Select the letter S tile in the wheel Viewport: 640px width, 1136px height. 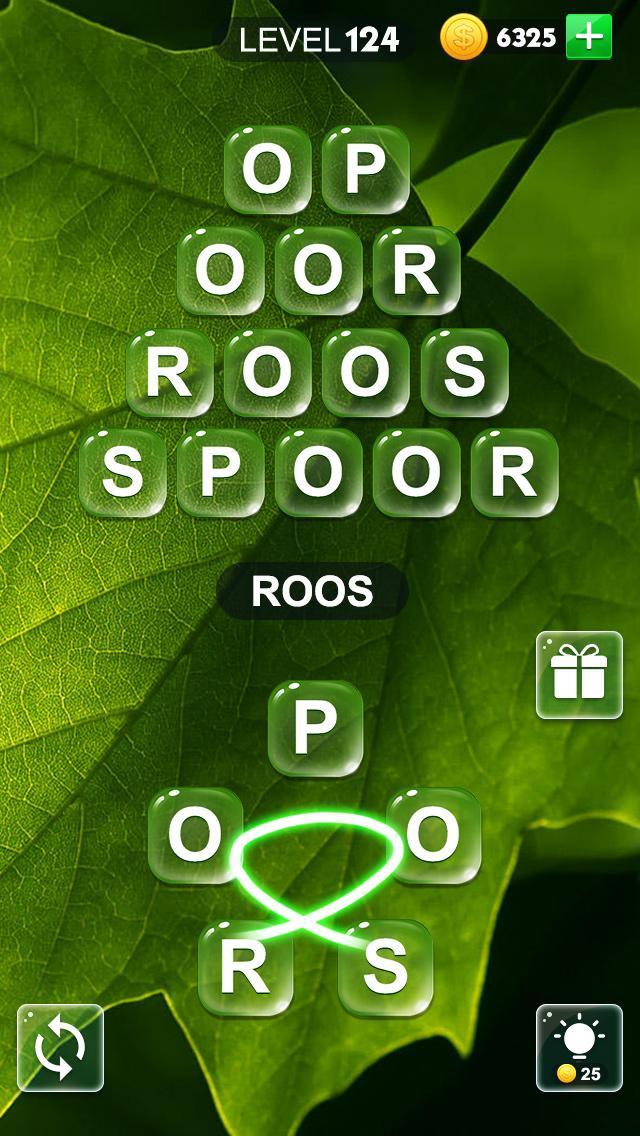tap(385, 967)
